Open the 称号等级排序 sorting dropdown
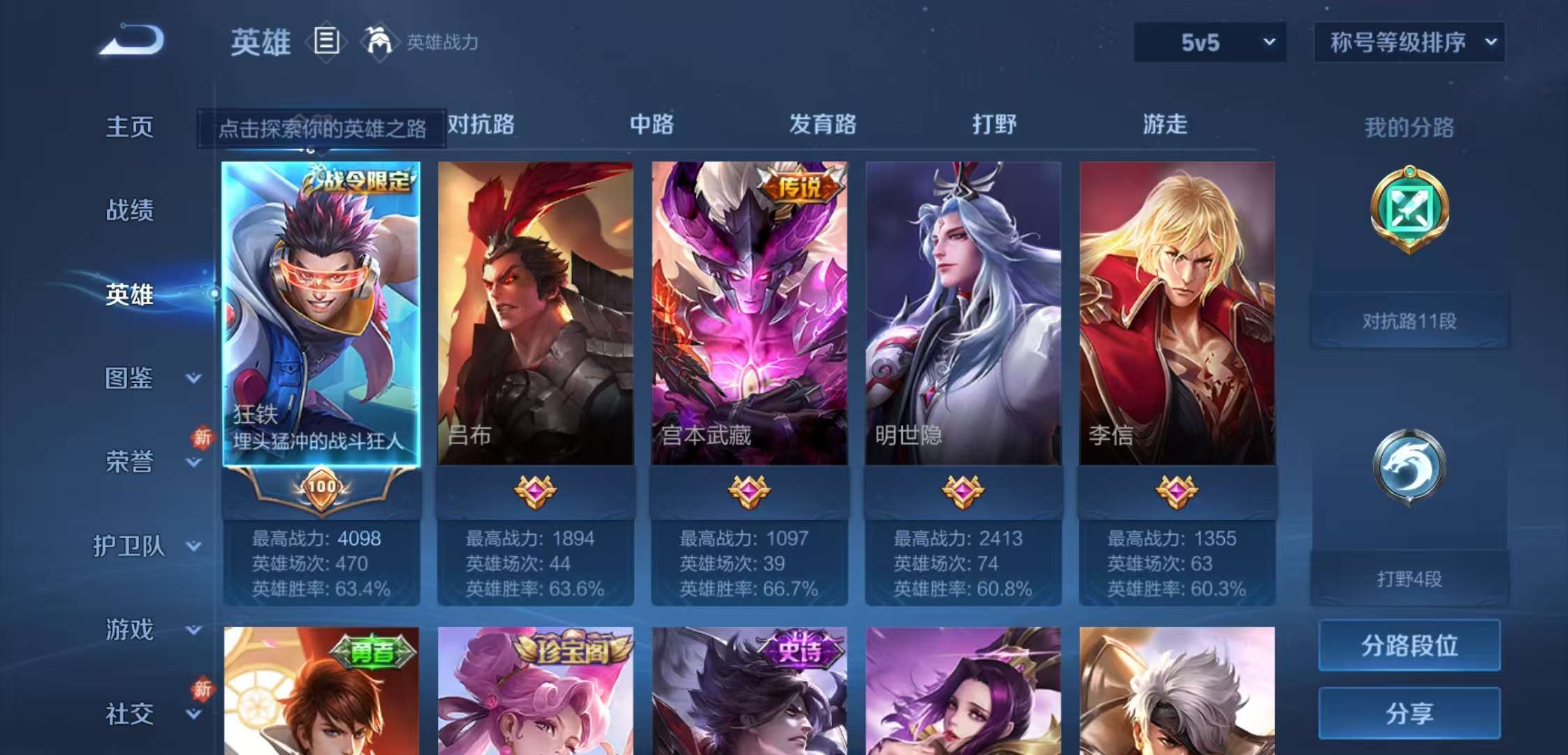 1408,42
